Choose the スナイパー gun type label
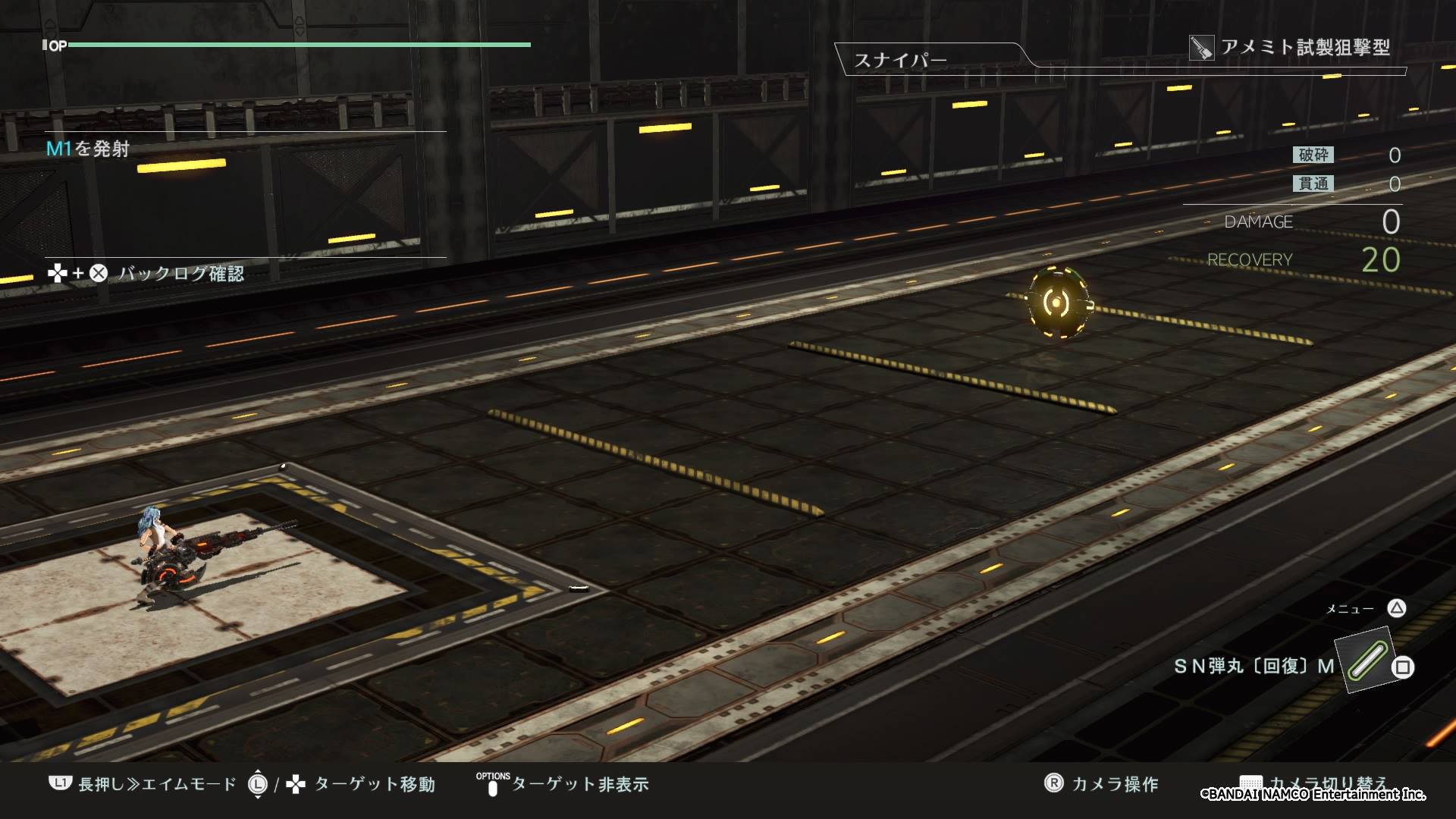 pyautogui.click(x=900, y=60)
